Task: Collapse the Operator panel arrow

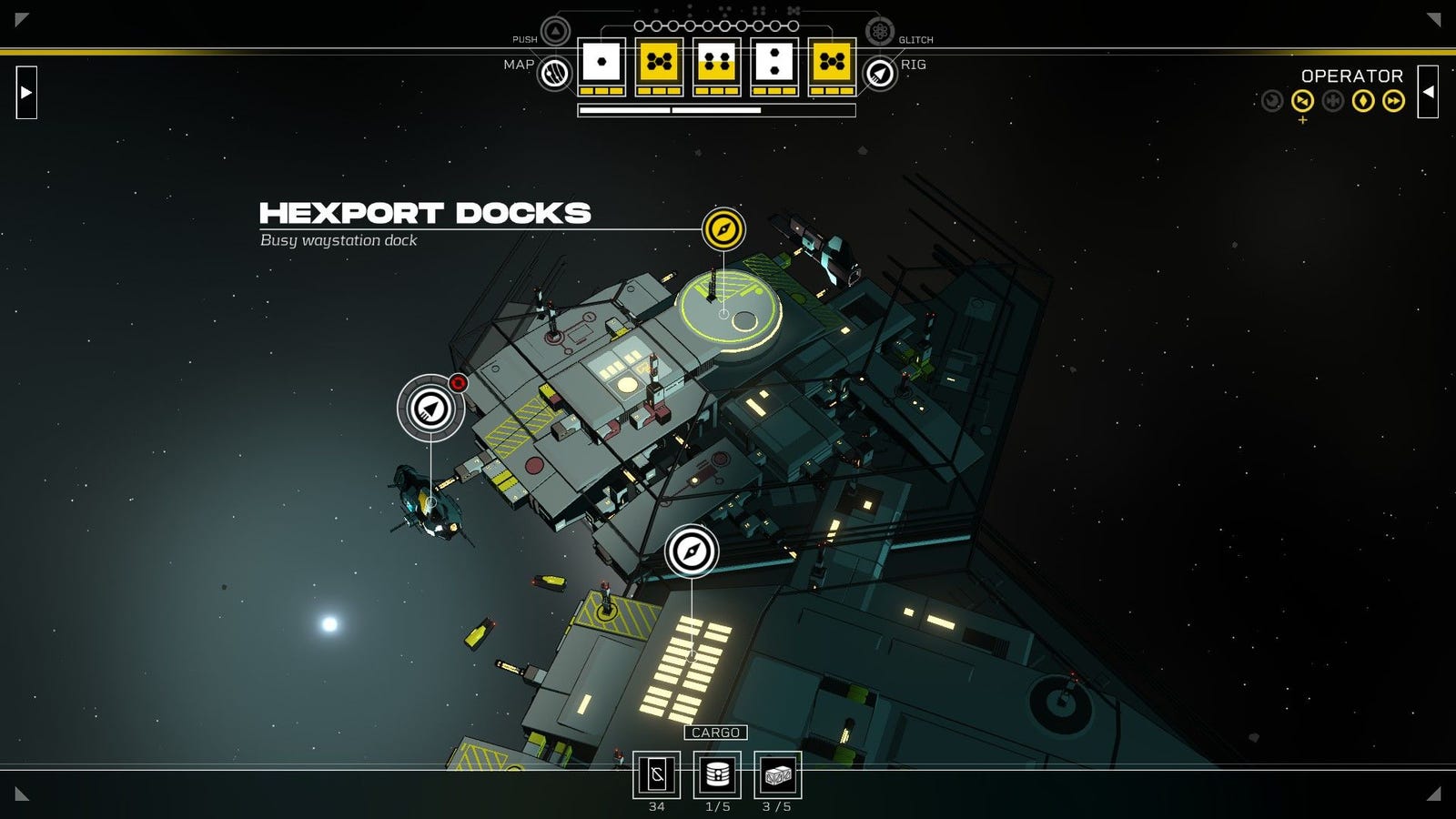Action: tap(1428, 92)
